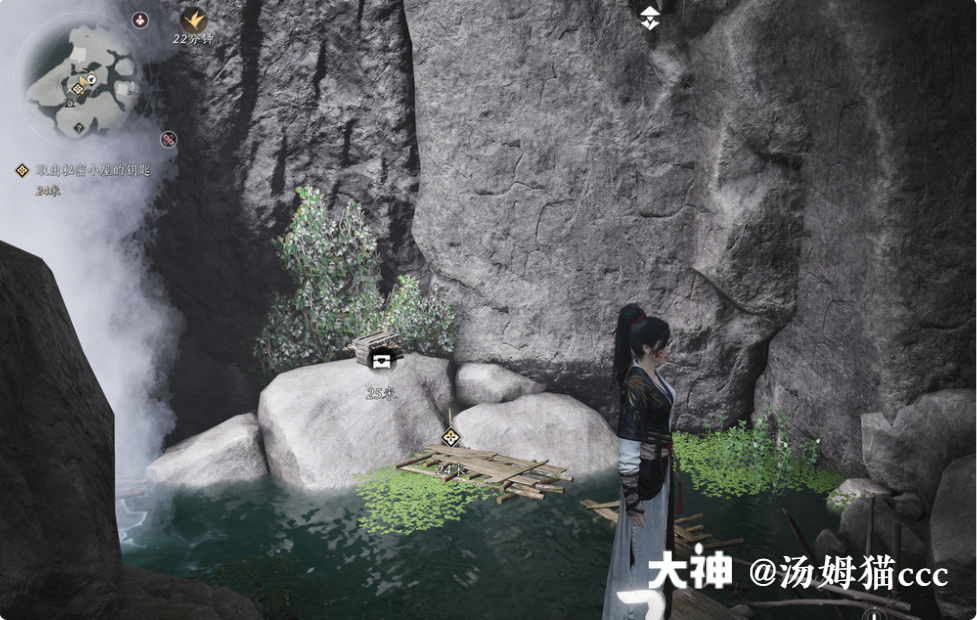
Task: Select the red flower status icon above minimap
Action: [x=141, y=18]
